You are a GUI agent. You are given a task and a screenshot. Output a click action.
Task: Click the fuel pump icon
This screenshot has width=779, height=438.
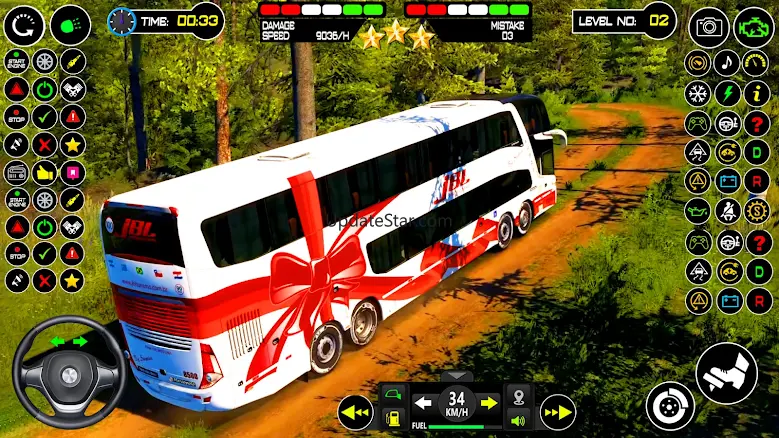[x=393, y=418]
